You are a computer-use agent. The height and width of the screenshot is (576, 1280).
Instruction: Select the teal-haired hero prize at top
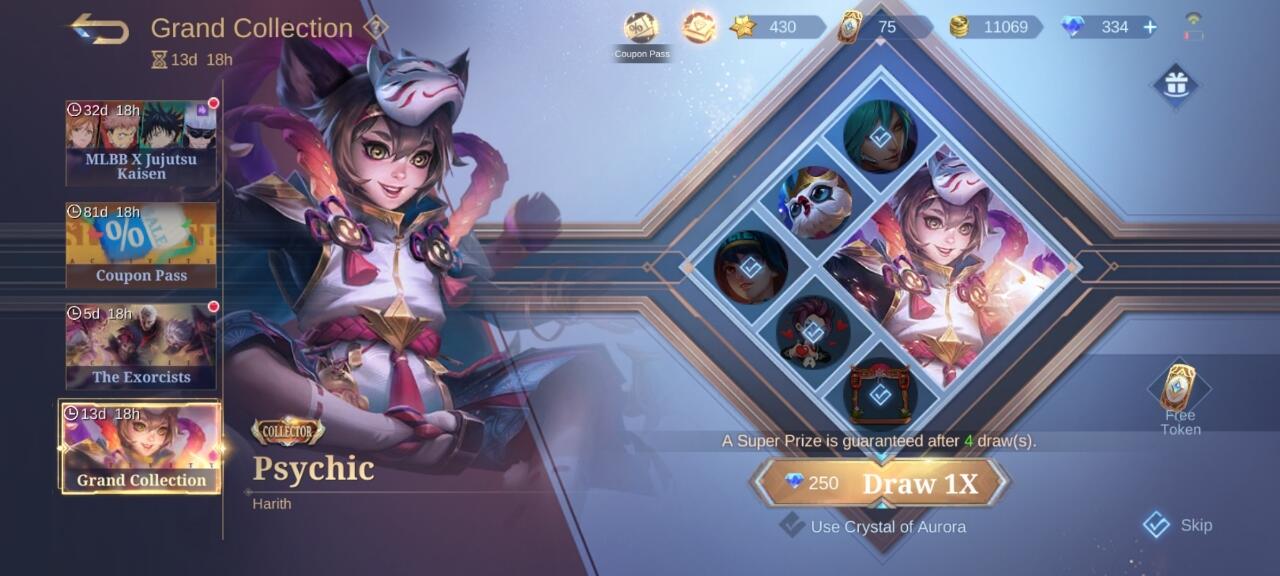click(x=879, y=137)
